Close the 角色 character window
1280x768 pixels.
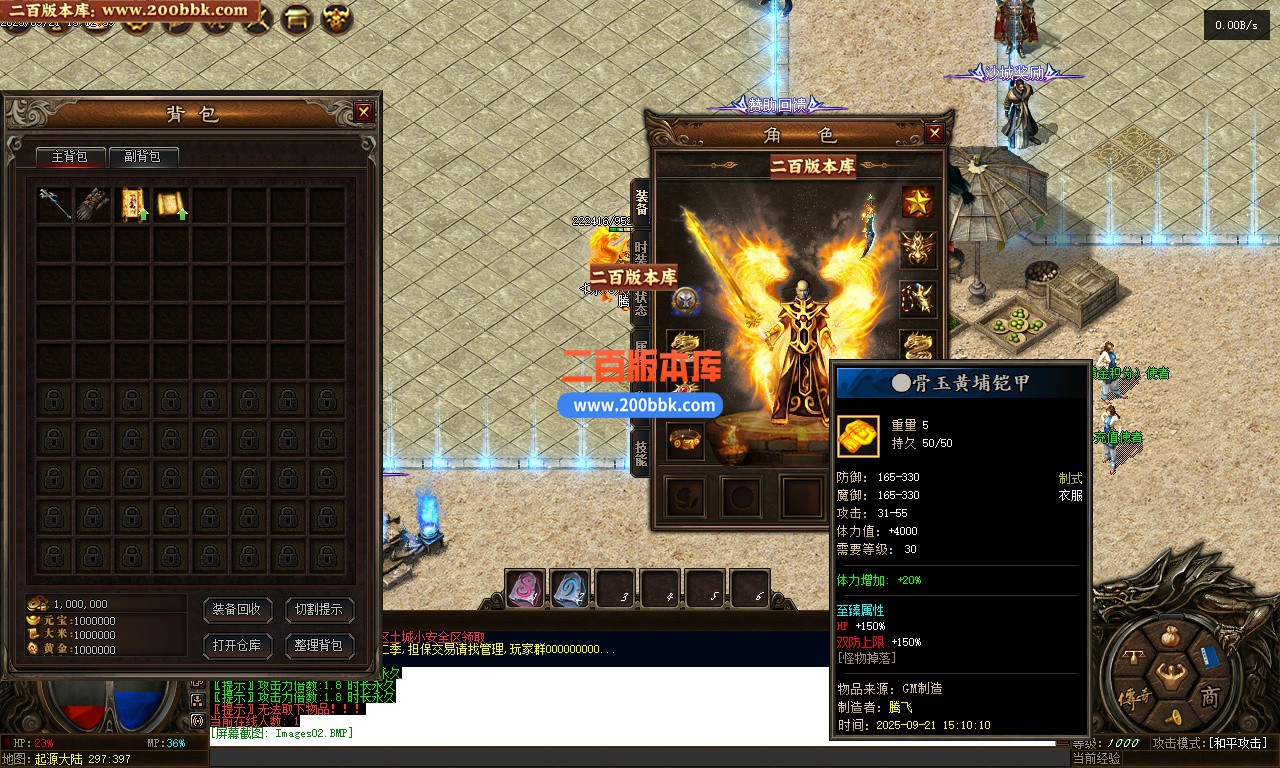[935, 133]
